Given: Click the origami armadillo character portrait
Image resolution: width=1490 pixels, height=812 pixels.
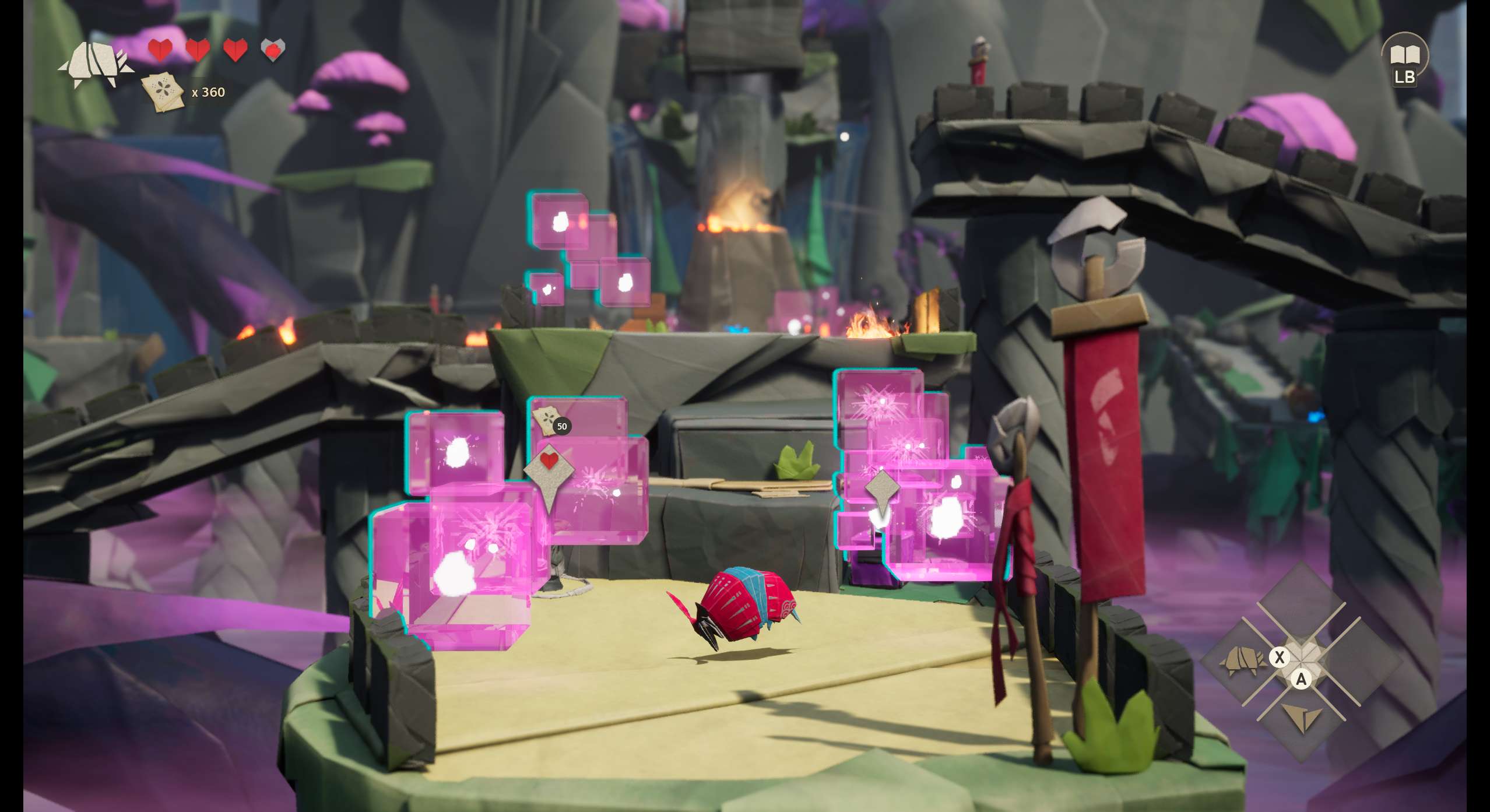Looking at the screenshot, I should [x=96, y=64].
